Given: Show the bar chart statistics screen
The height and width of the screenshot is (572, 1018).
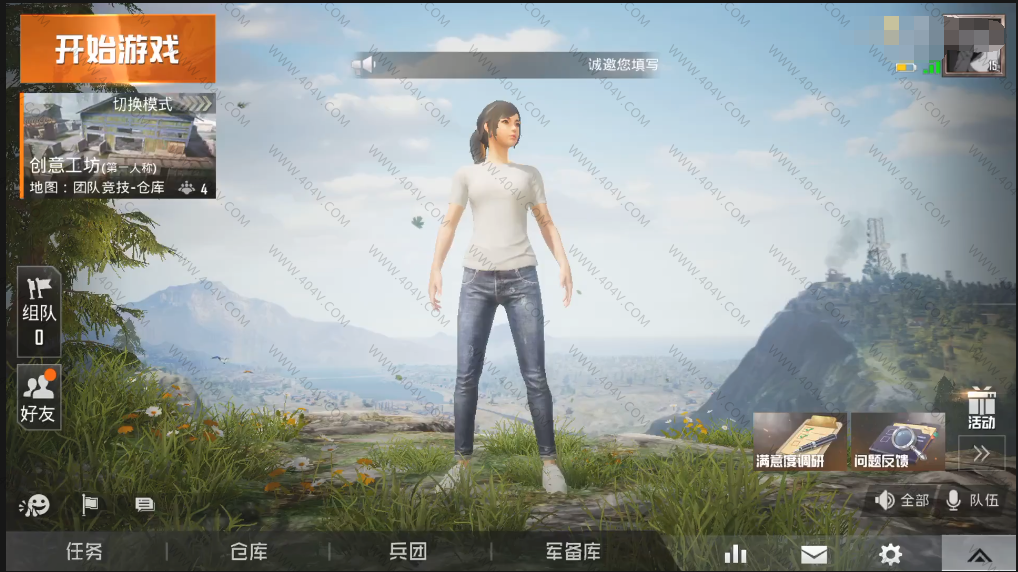Looking at the screenshot, I should (736, 553).
